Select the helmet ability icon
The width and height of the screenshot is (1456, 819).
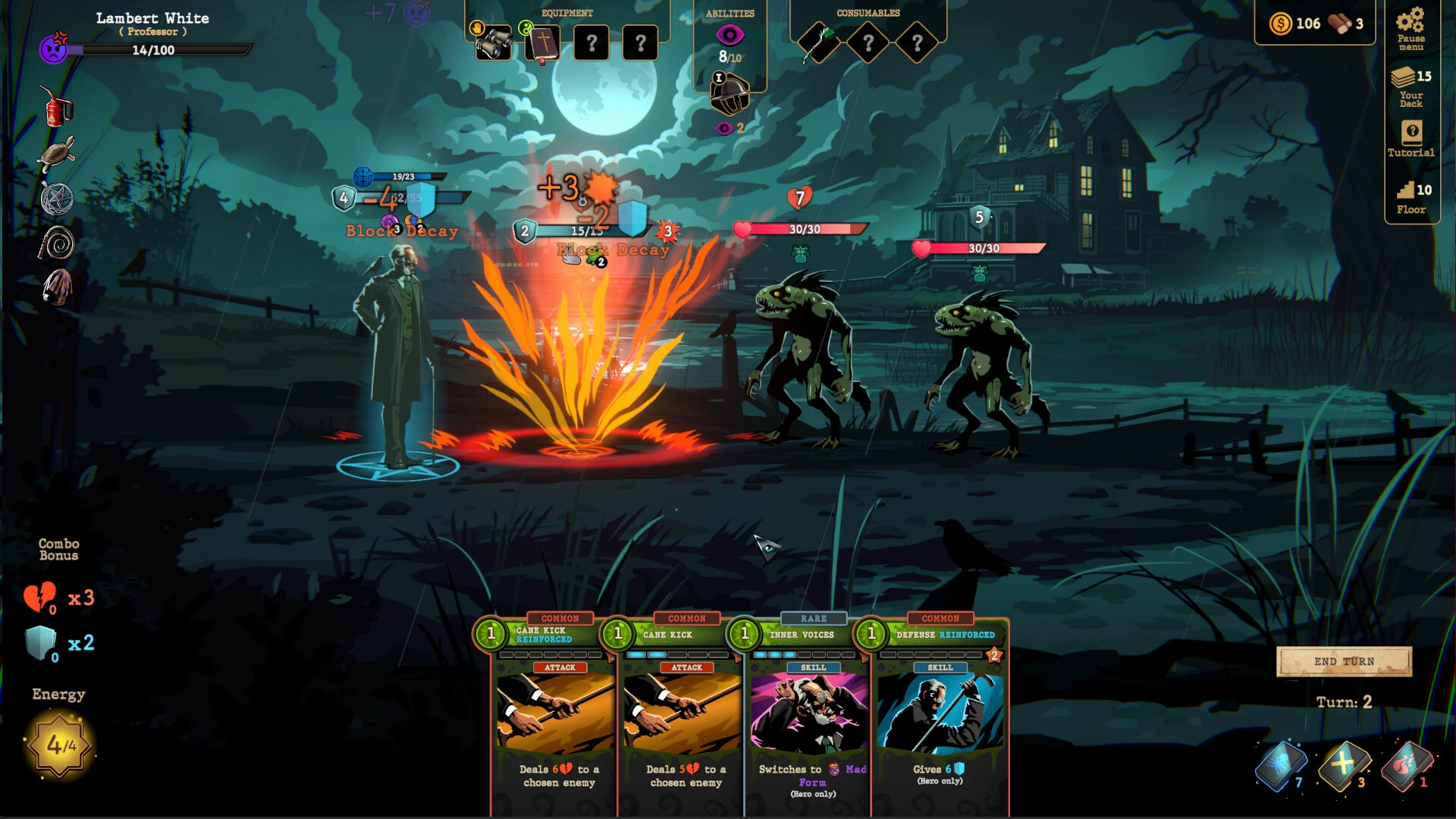(730, 93)
